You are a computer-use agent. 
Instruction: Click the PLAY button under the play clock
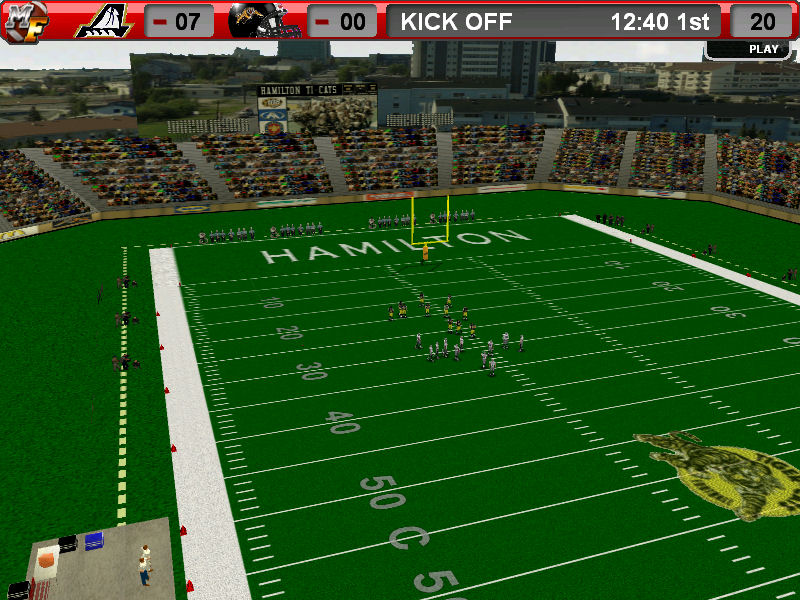(x=763, y=49)
